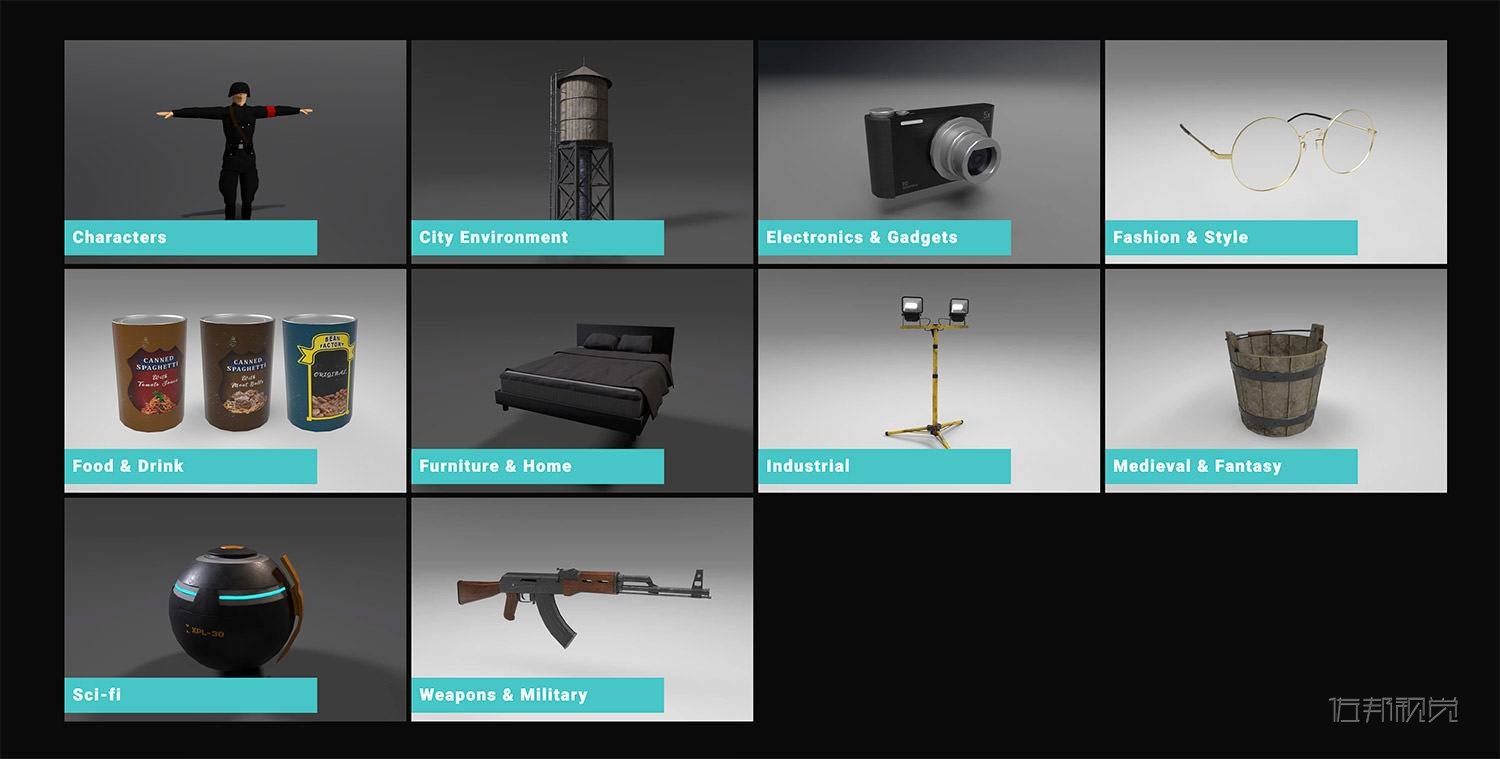The height and width of the screenshot is (759, 1500).
Task: Open the Characters category tile
Action: point(235,151)
